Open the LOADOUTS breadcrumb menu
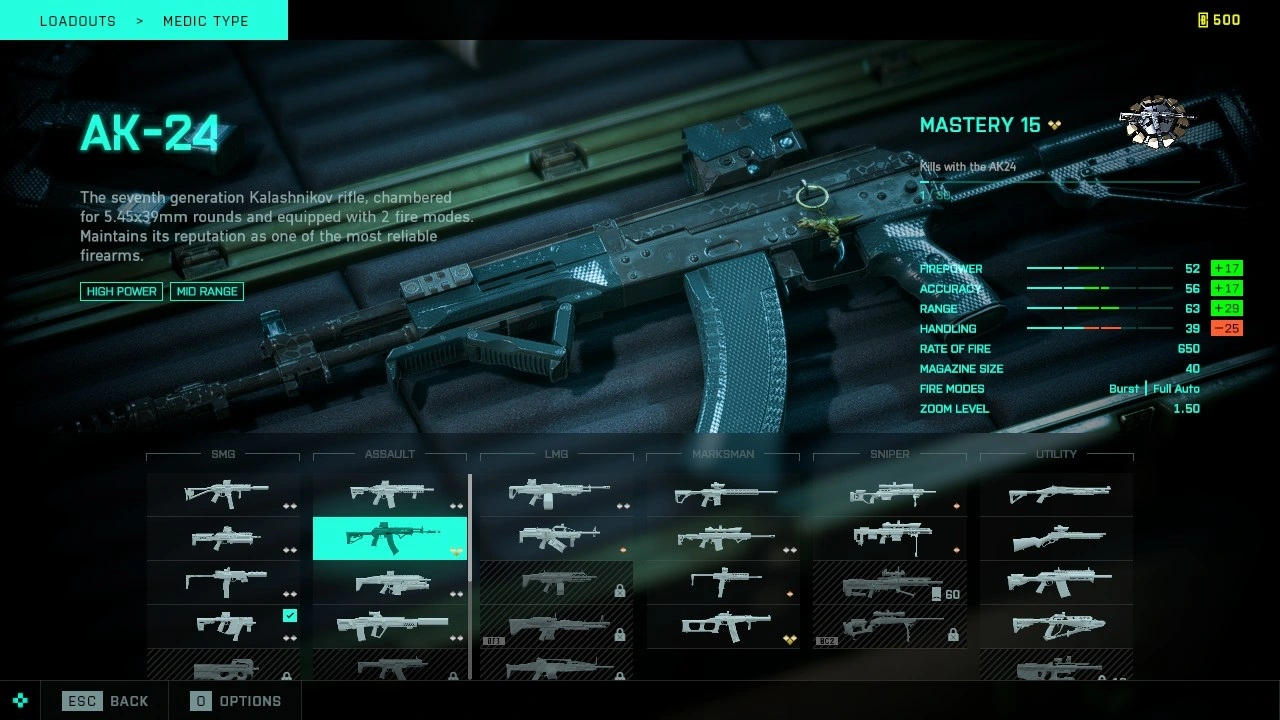 point(77,20)
